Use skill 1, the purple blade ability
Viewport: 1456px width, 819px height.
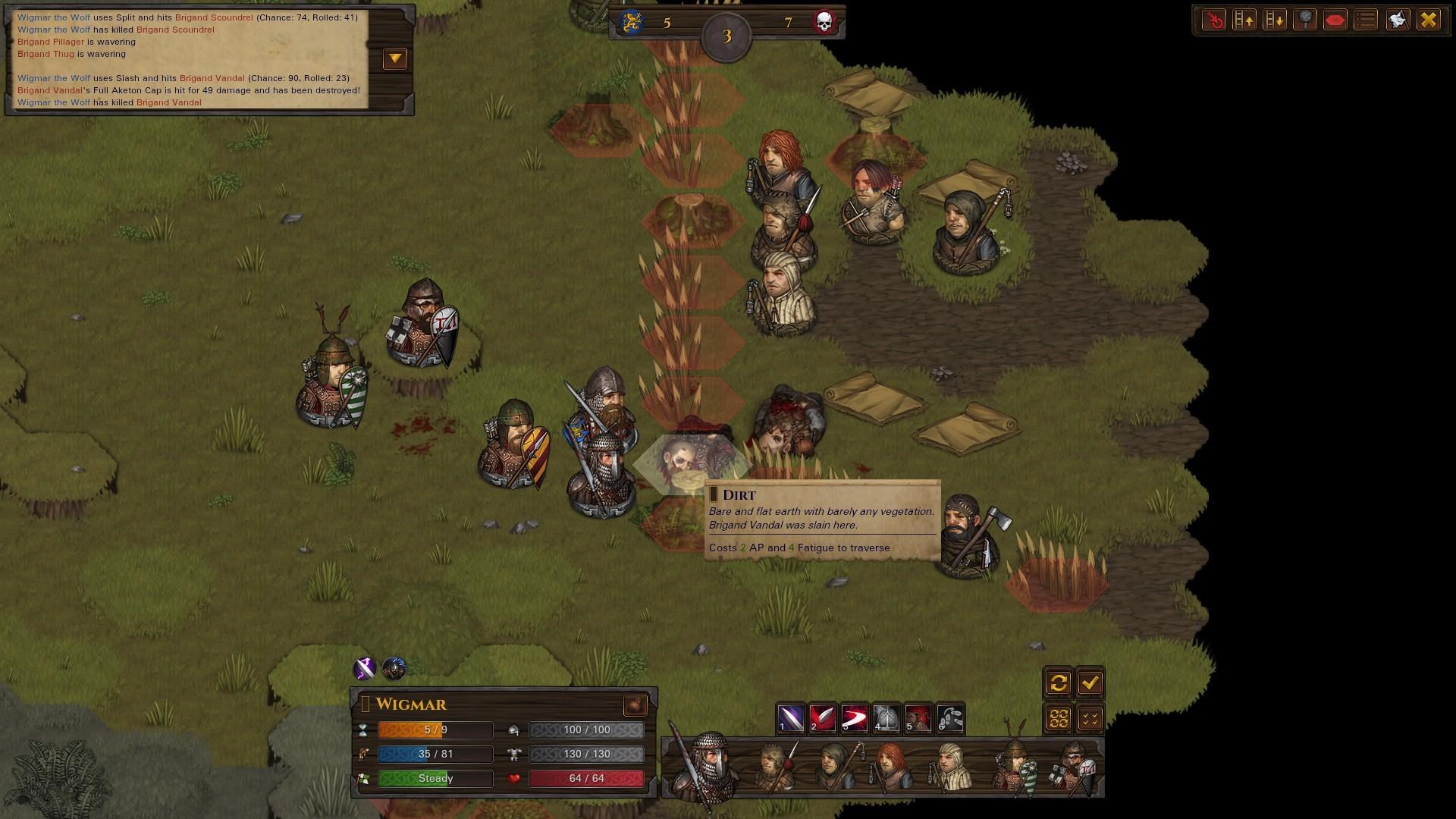[x=791, y=717]
